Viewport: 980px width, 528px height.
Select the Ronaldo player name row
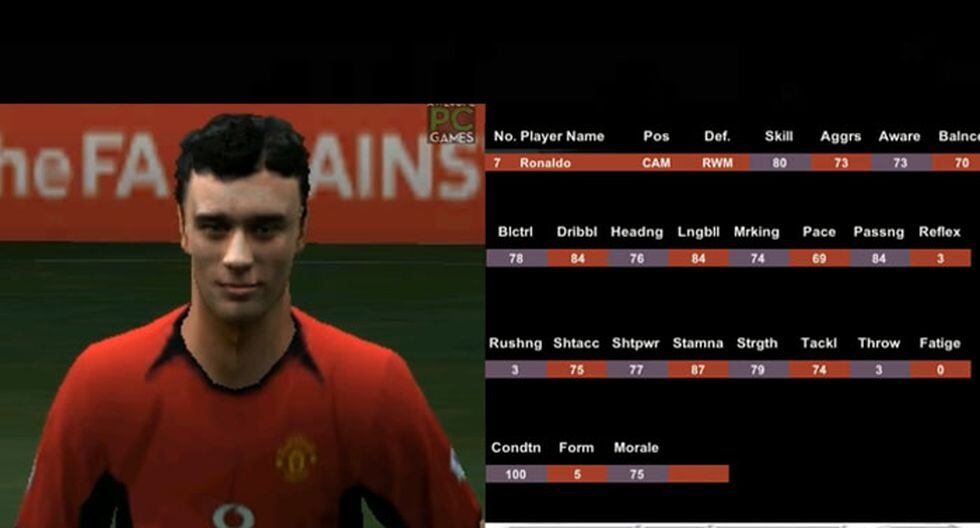(x=545, y=162)
